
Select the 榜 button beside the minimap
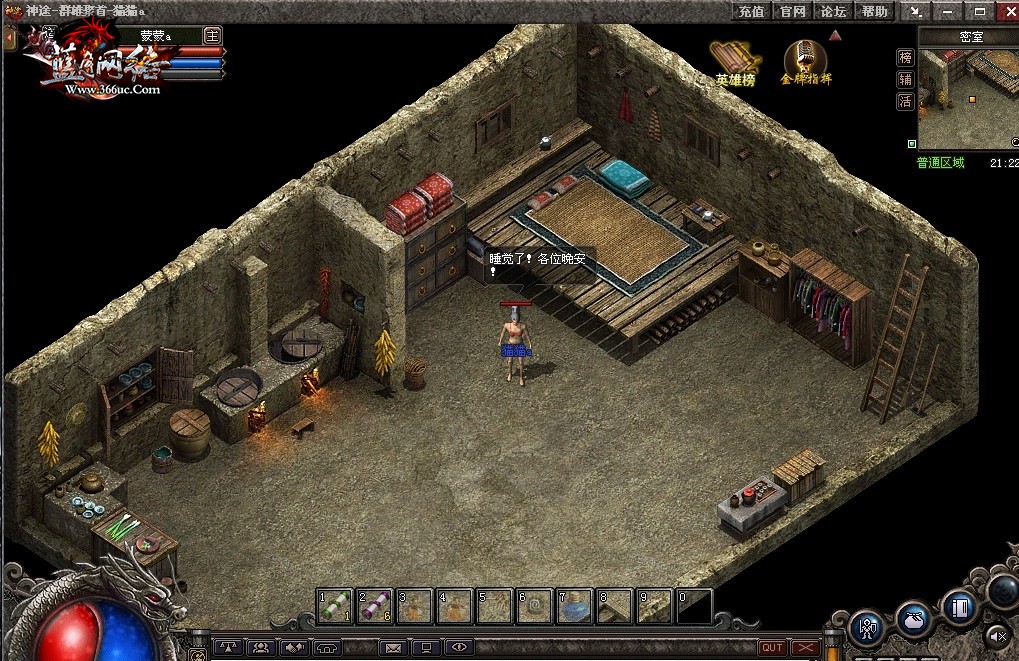pyautogui.click(x=905, y=57)
